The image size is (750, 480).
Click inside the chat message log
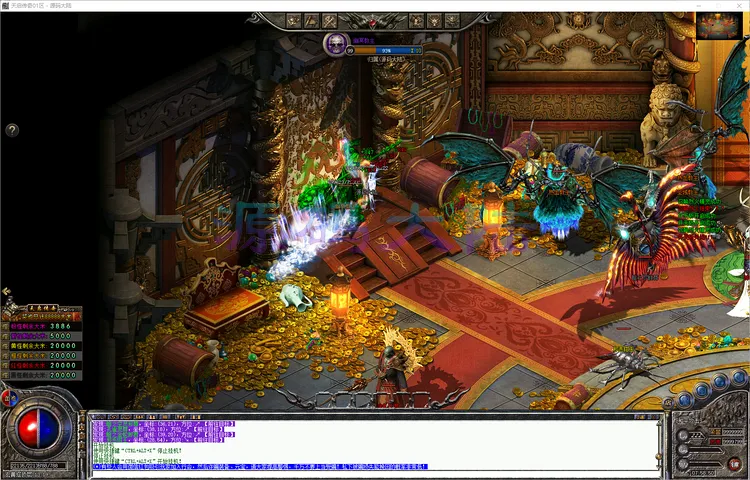click(380, 443)
